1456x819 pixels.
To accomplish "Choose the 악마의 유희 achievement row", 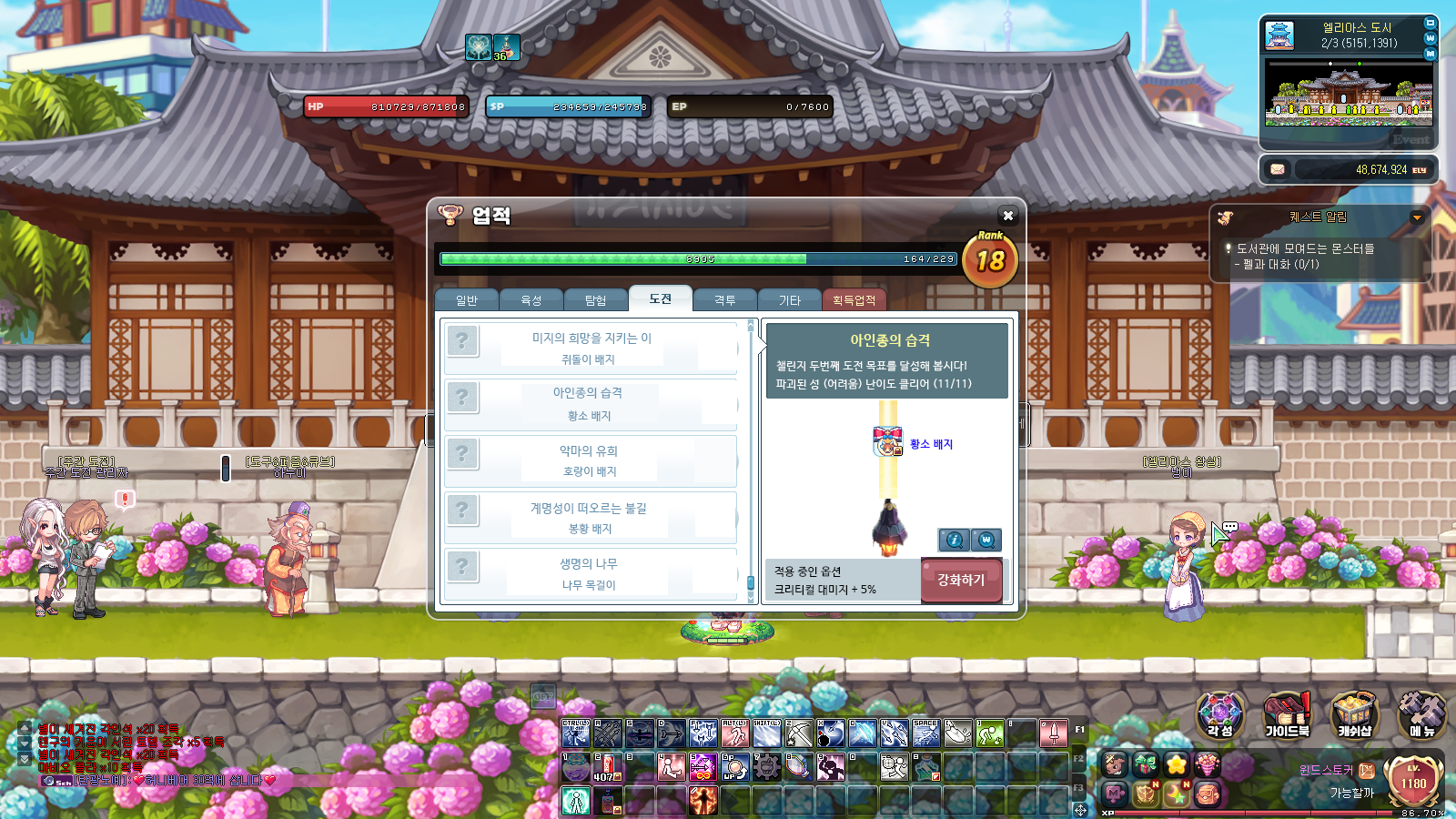I will (591, 460).
